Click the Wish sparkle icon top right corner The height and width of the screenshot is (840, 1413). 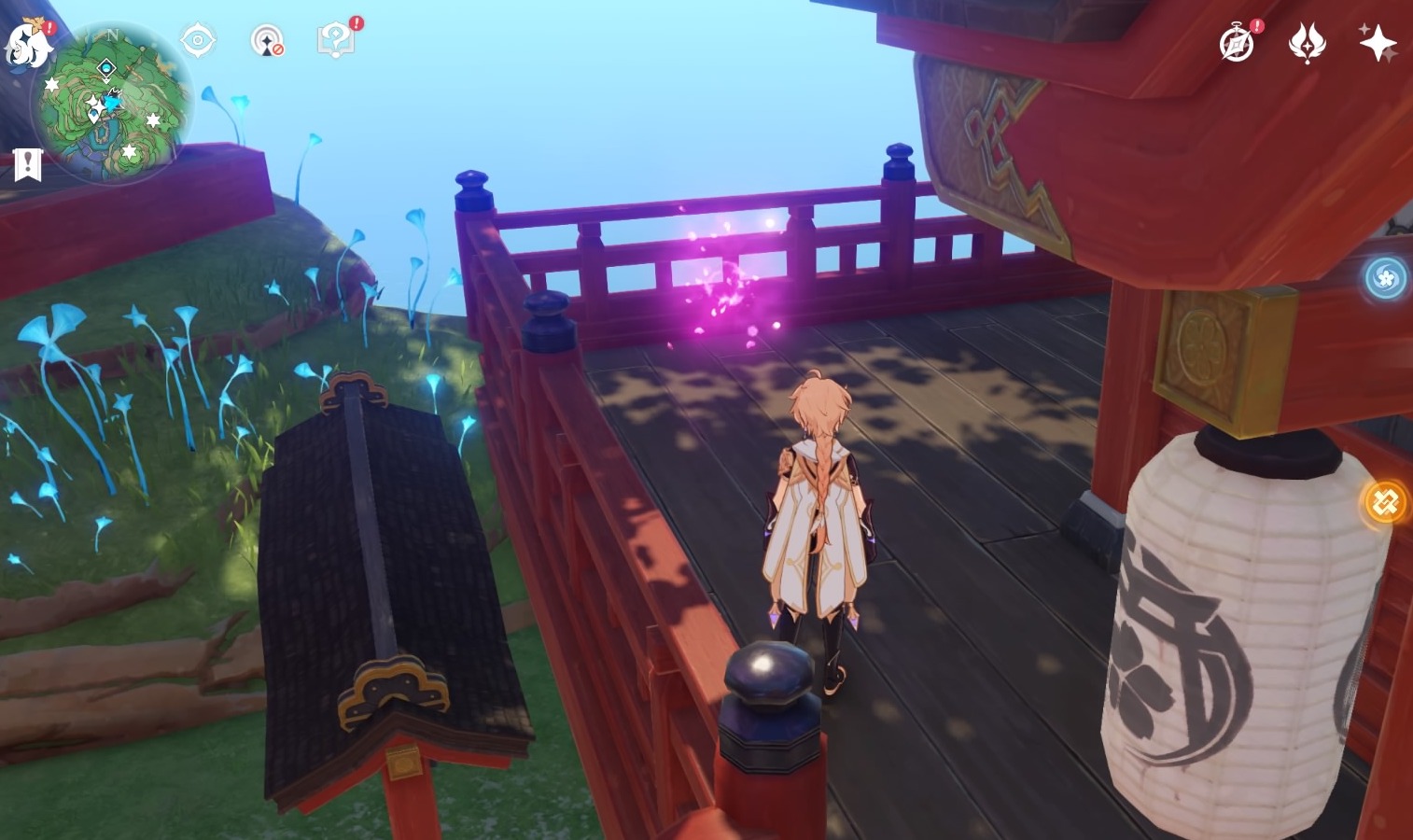pos(1378,42)
